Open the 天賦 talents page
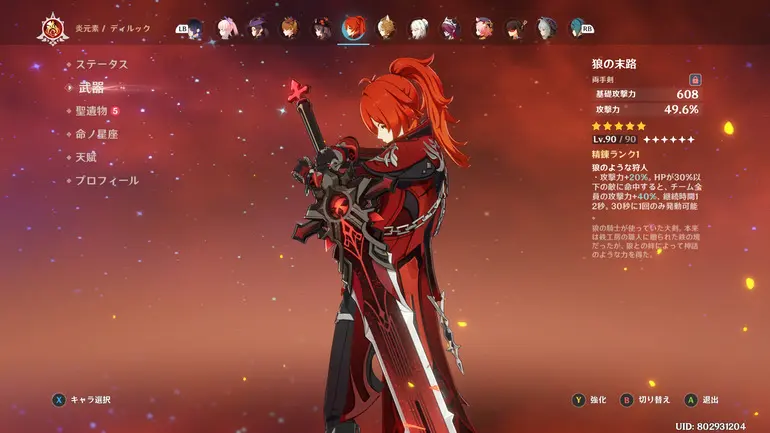The width and height of the screenshot is (770, 433). point(86,157)
